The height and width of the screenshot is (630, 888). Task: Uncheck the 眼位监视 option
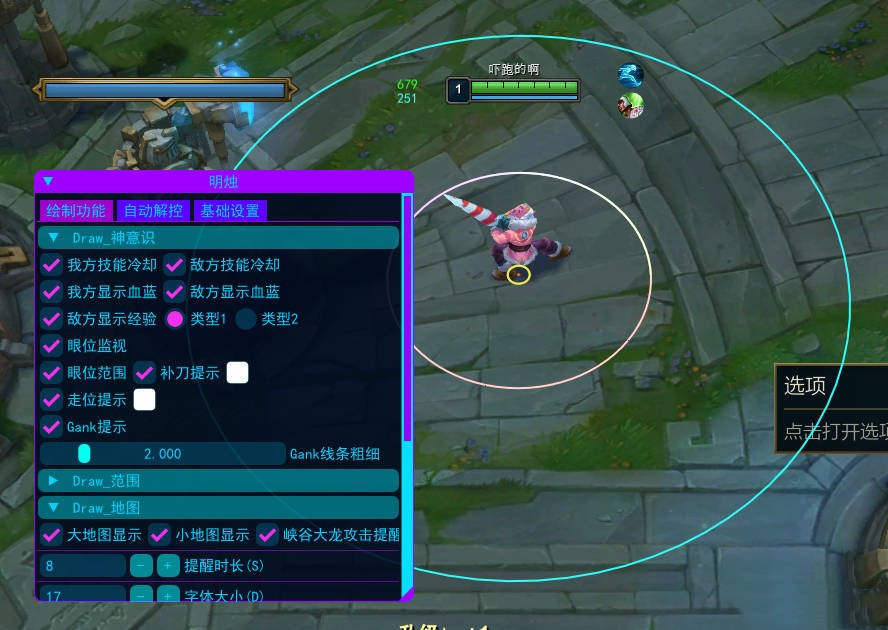[52, 346]
